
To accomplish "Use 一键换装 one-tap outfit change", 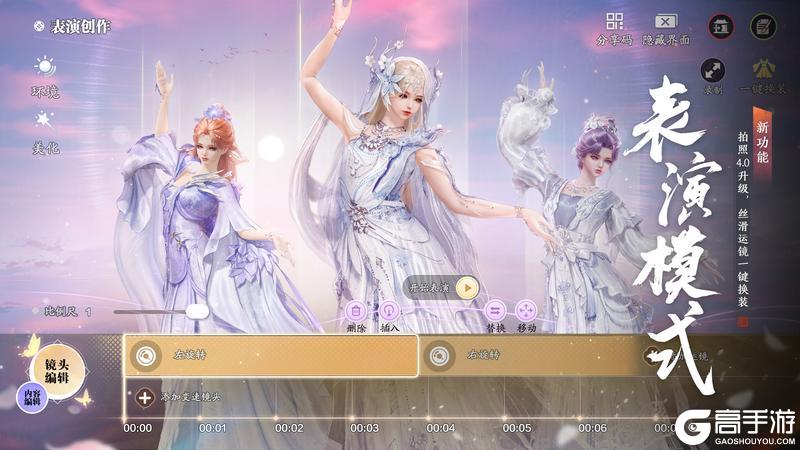I will click(763, 70).
